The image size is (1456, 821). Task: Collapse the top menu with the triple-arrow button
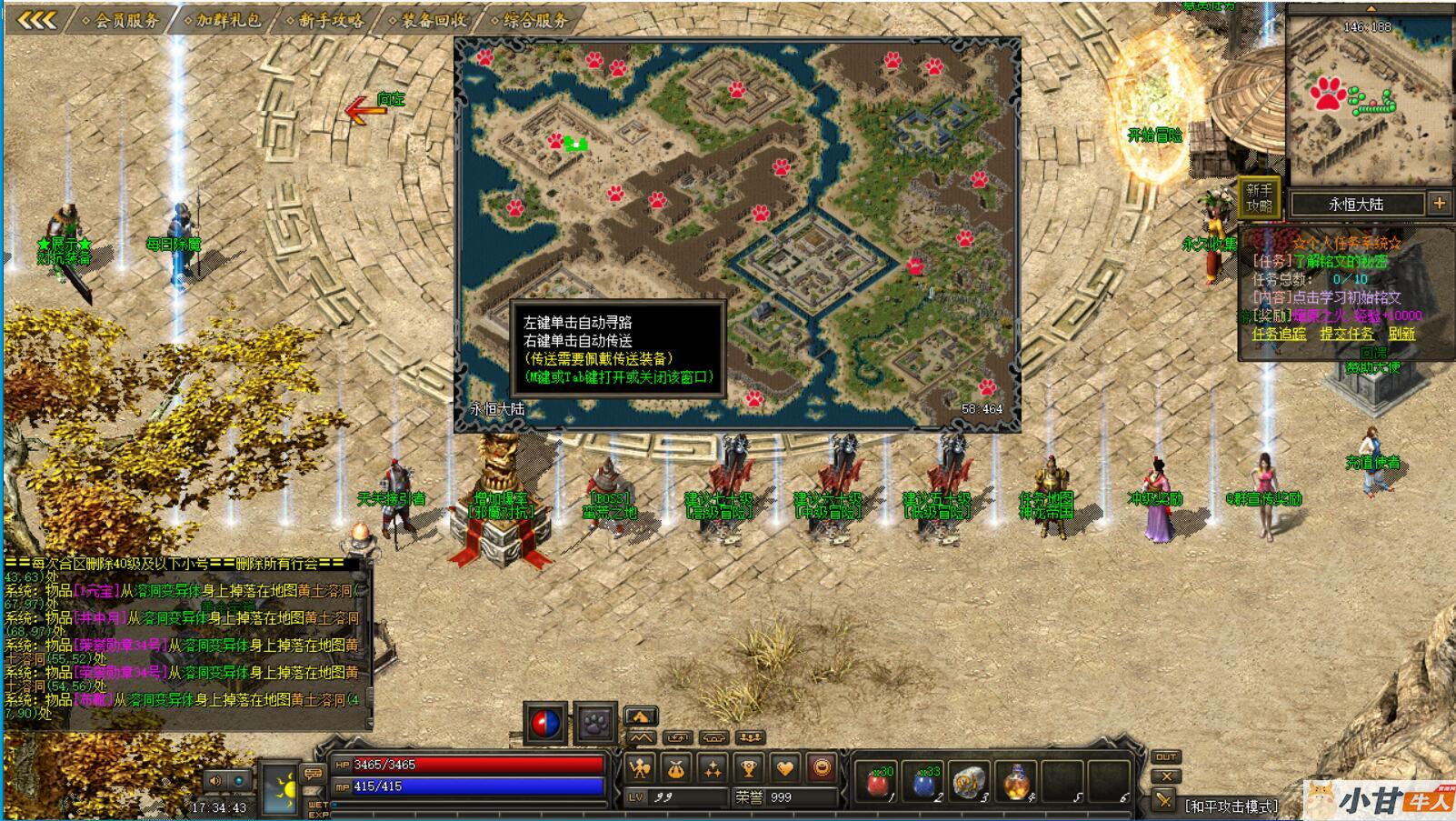pos(37,19)
